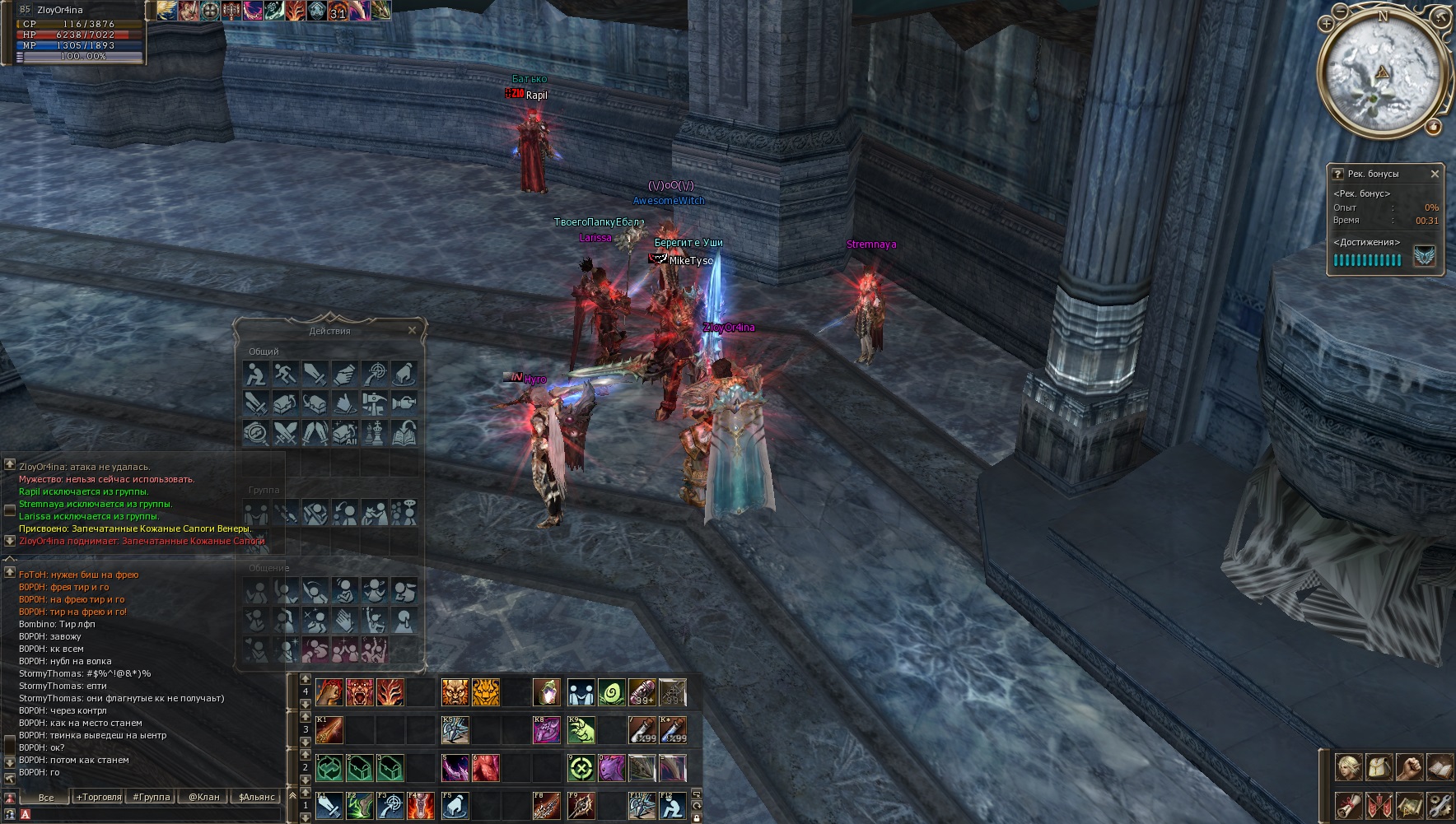This screenshot has width=1456, height=824.
Task: Open the inventory bag icon
Action: click(1379, 767)
